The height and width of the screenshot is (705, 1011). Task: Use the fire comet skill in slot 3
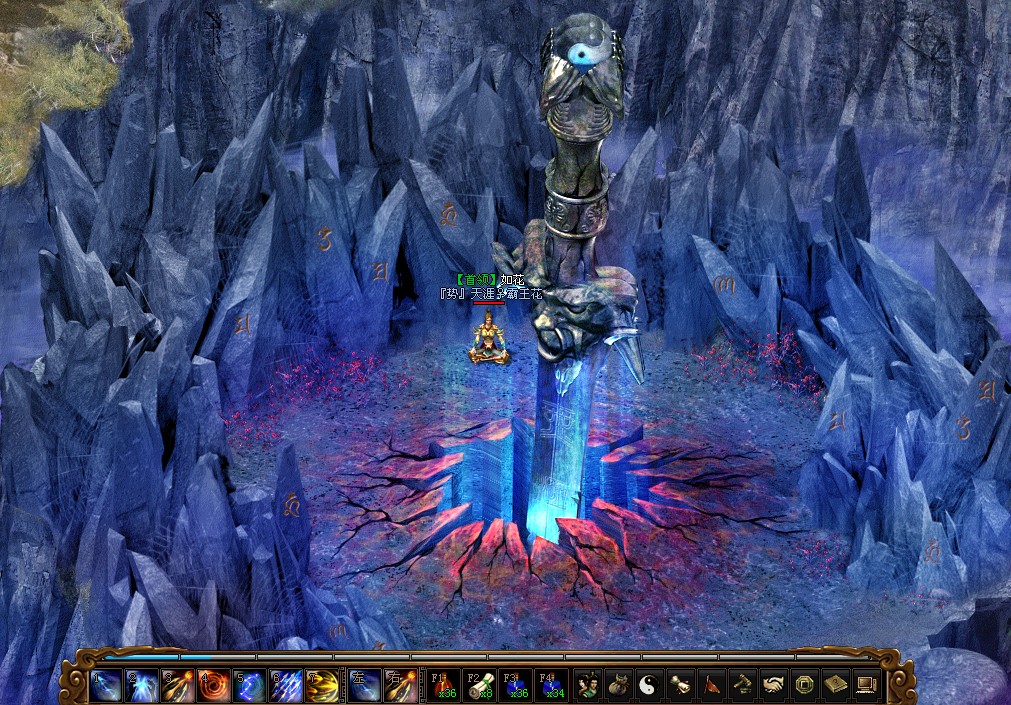pyautogui.click(x=177, y=685)
